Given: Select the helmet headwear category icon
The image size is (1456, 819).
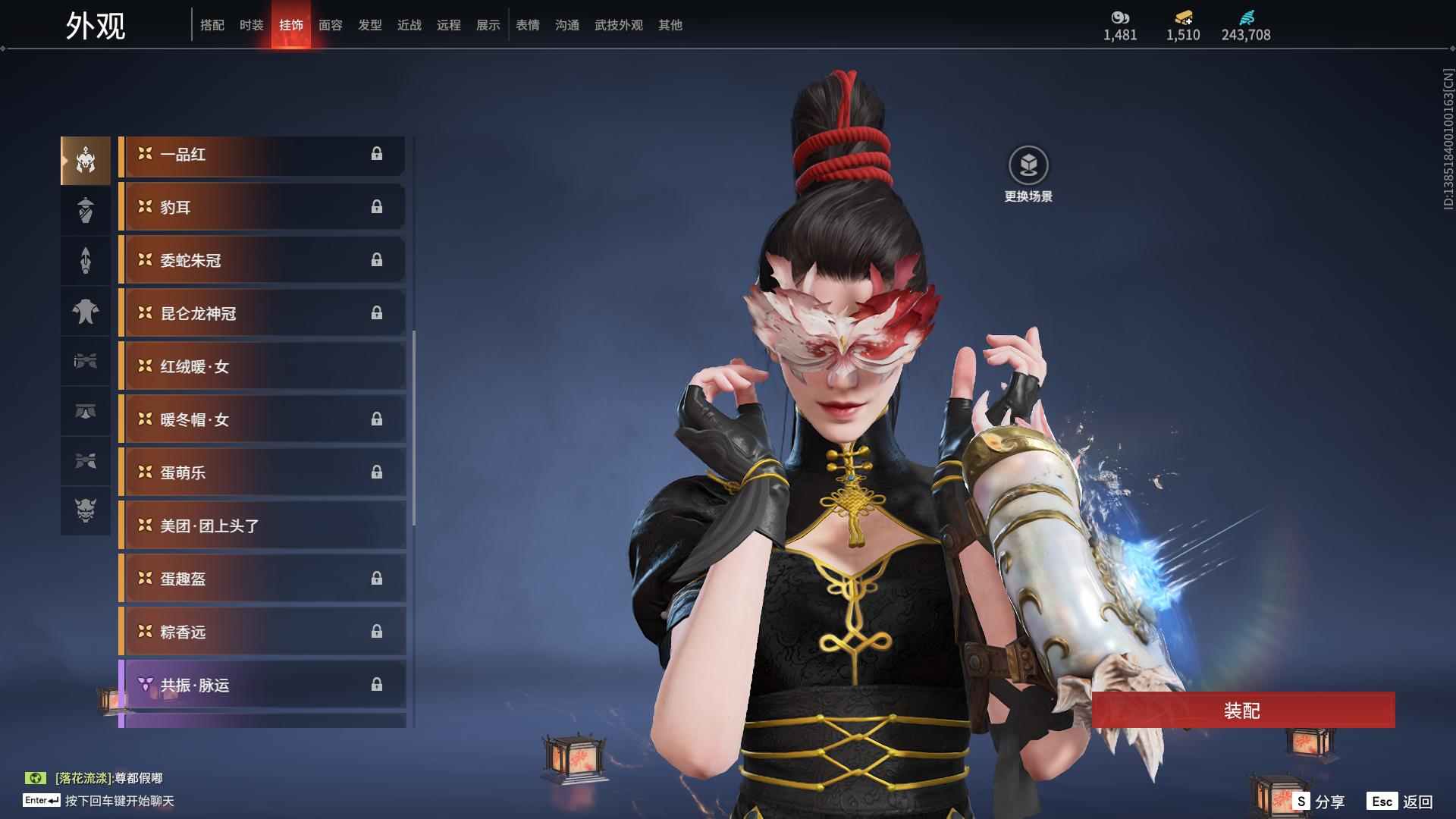Looking at the screenshot, I should click(x=86, y=161).
